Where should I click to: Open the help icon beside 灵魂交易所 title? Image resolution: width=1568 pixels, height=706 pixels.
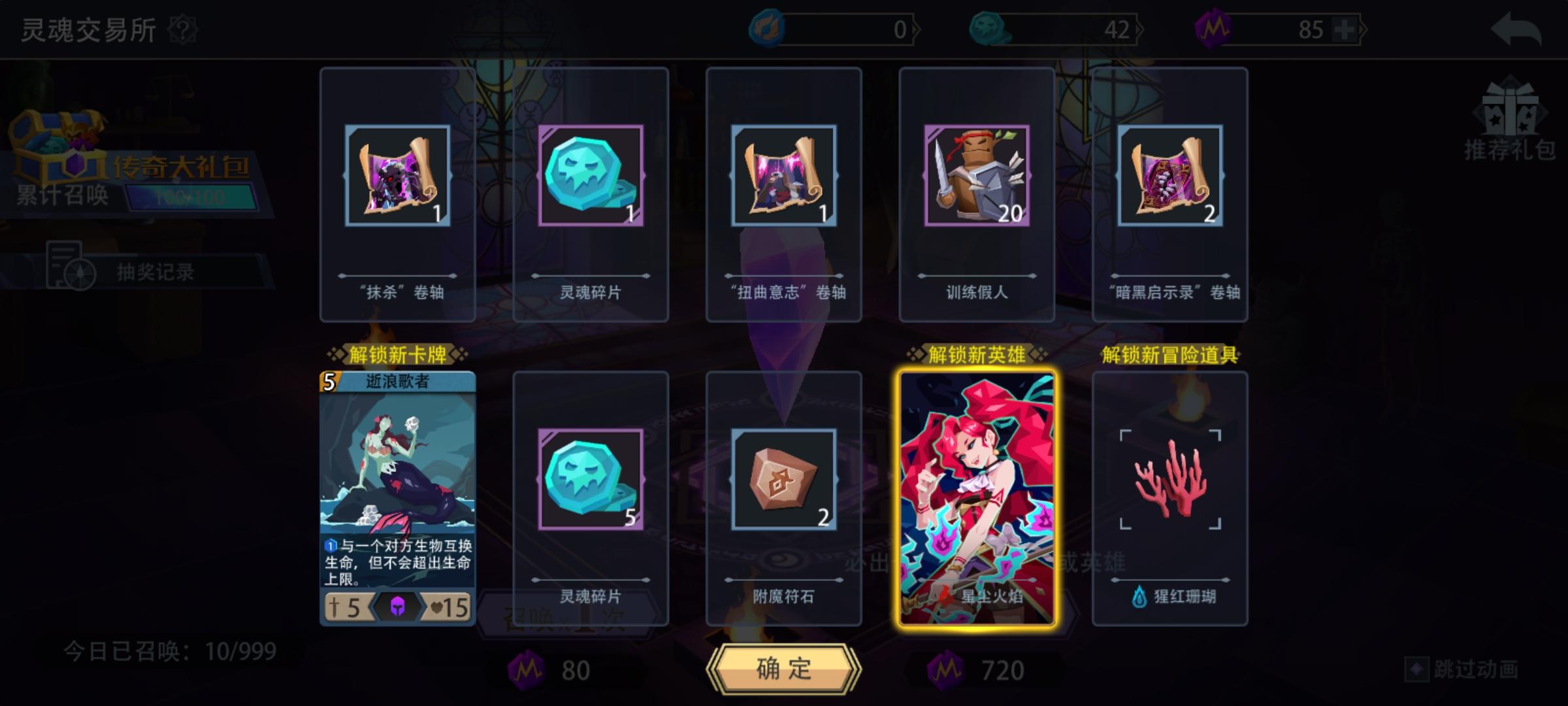coord(184,31)
